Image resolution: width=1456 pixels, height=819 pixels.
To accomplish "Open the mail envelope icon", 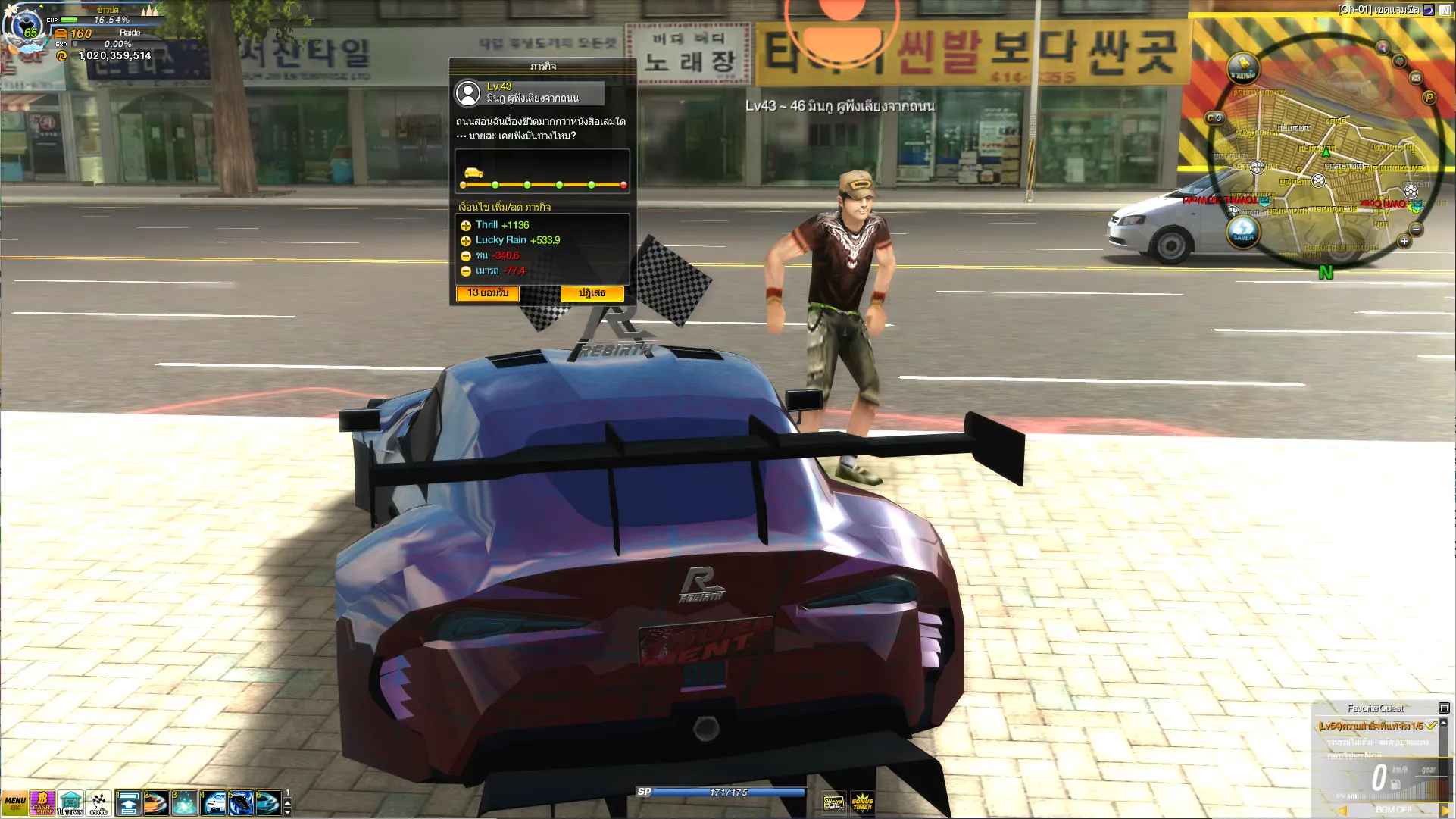I will point(1416,77).
